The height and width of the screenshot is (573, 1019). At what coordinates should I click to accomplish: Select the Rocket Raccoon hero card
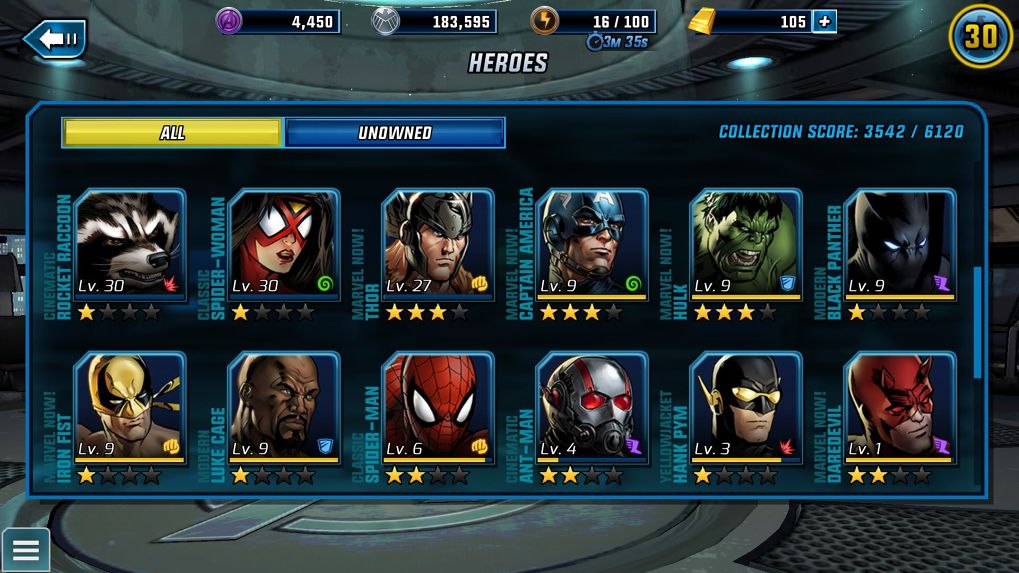(130, 246)
